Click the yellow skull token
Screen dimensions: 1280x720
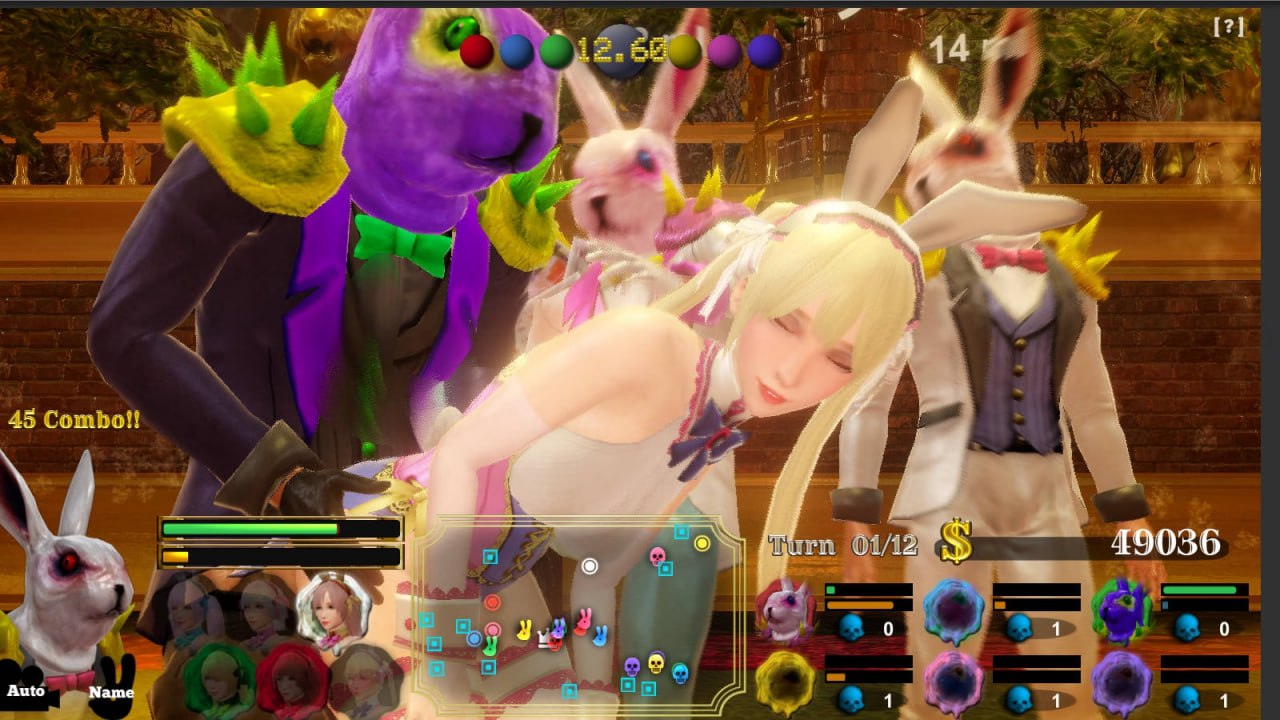click(x=655, y=663)
